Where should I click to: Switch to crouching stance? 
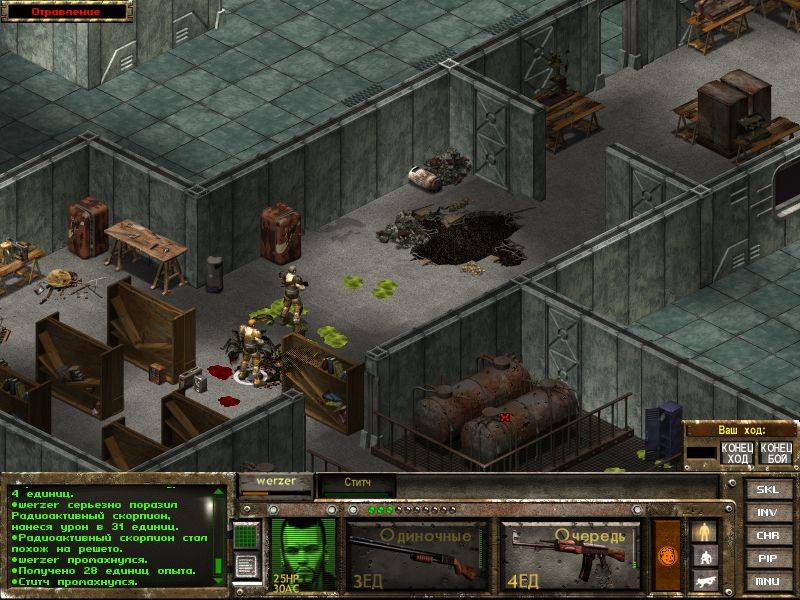click(705, 555)
